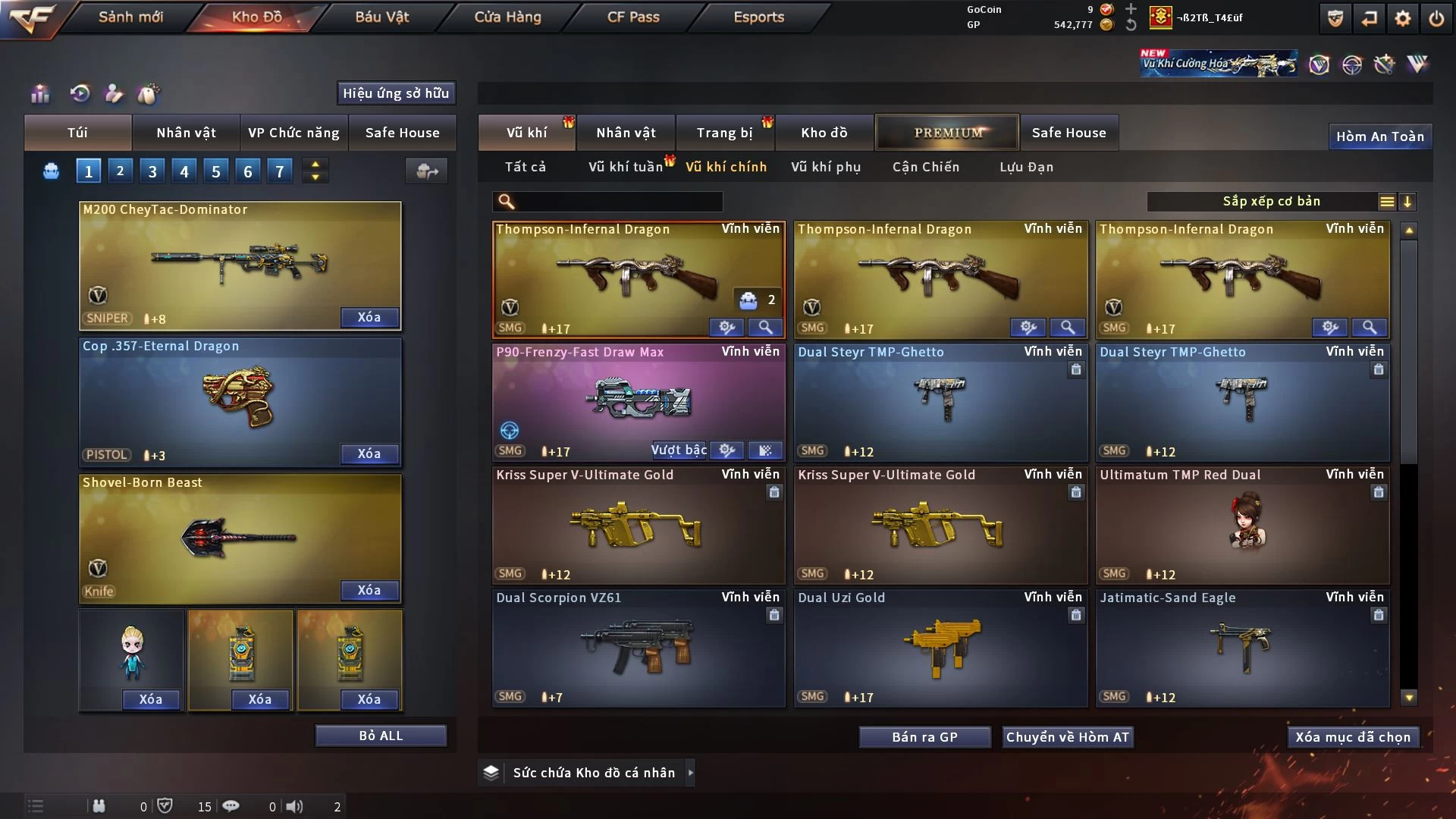
Task: Open the gear settings icon
Action: [x=1403, y=18]
